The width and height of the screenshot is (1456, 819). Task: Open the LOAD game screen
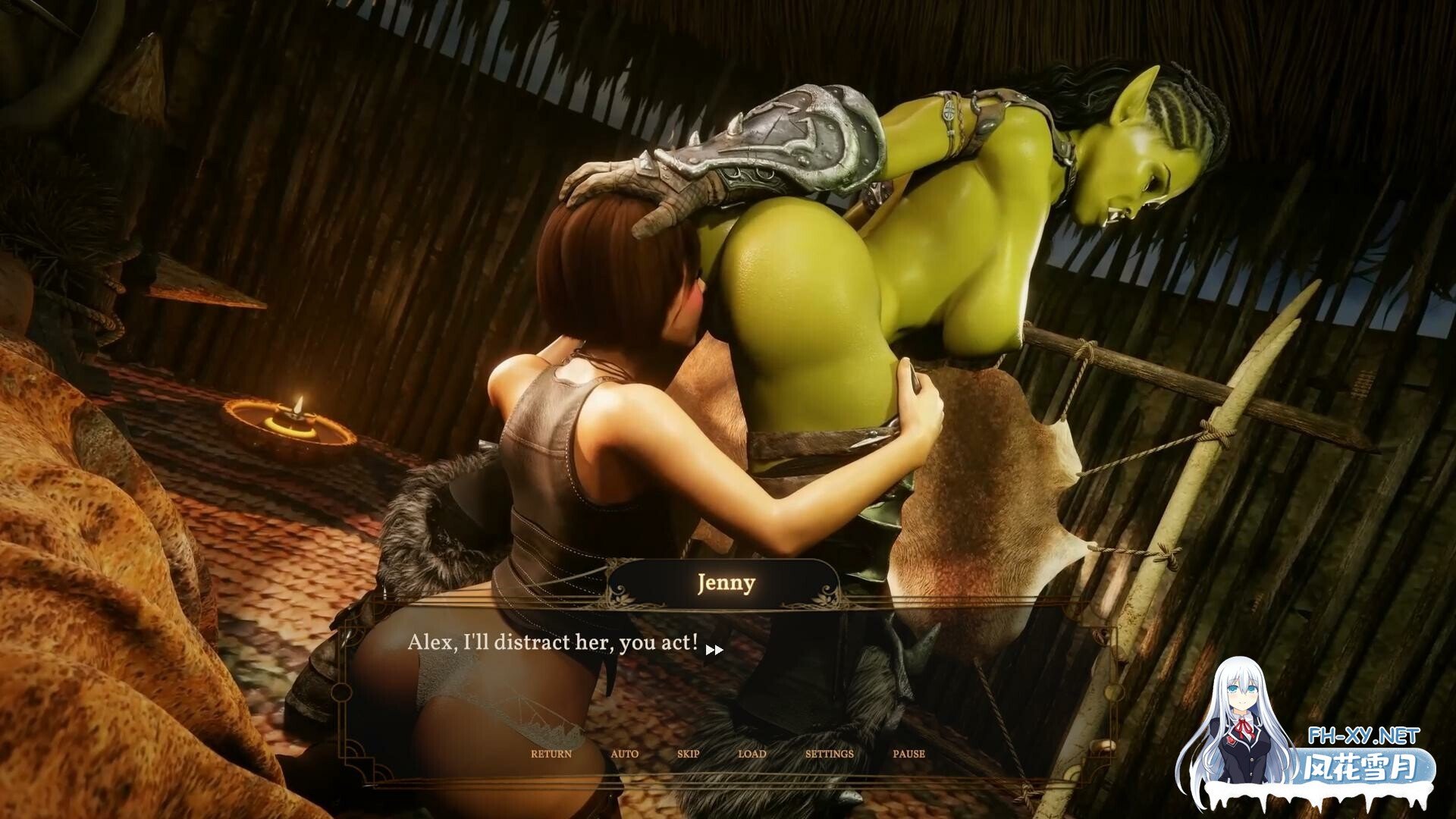(752, 754)
